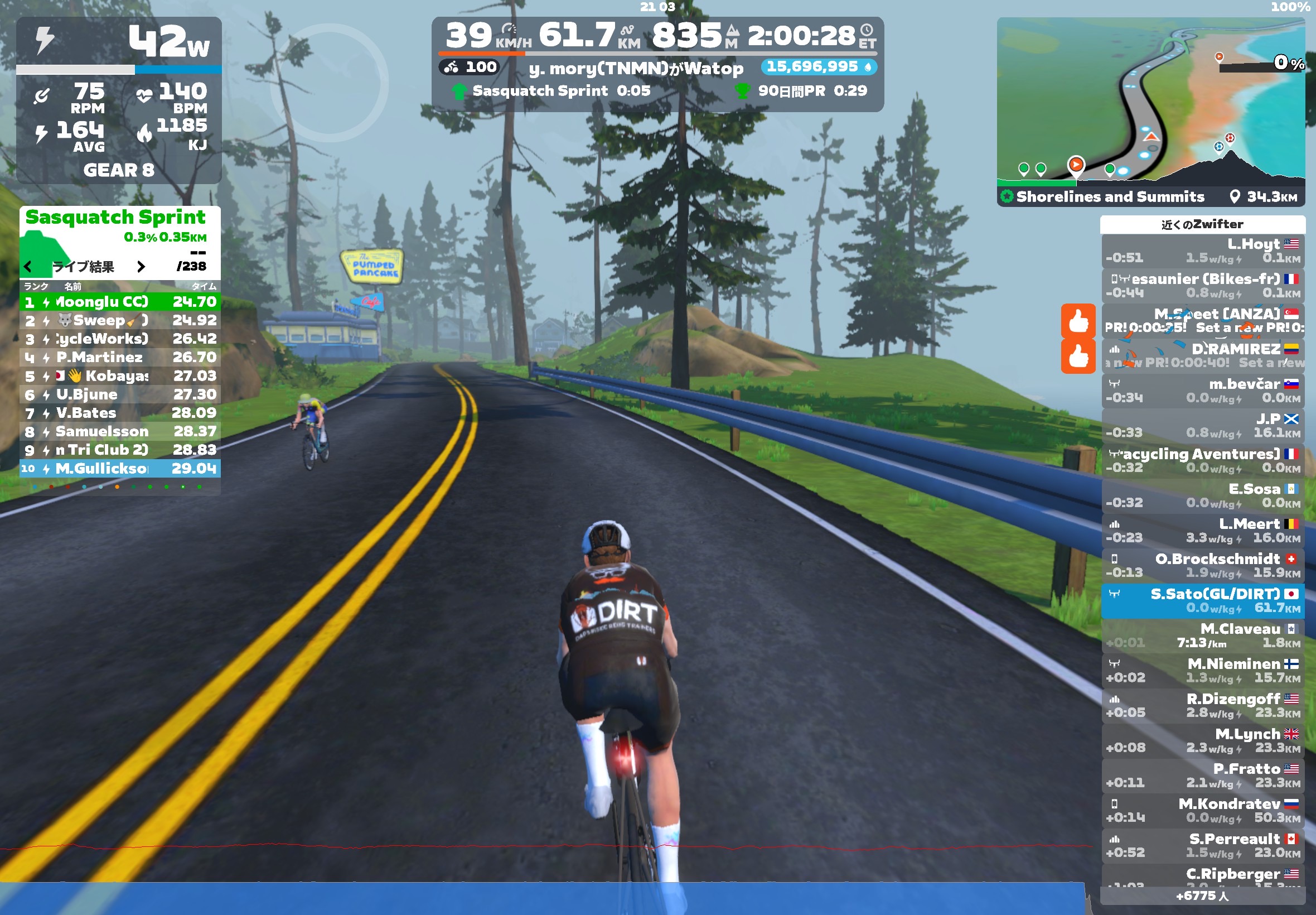Select L.Hoyt in nearby Zwifters list

click(1202, 251)
